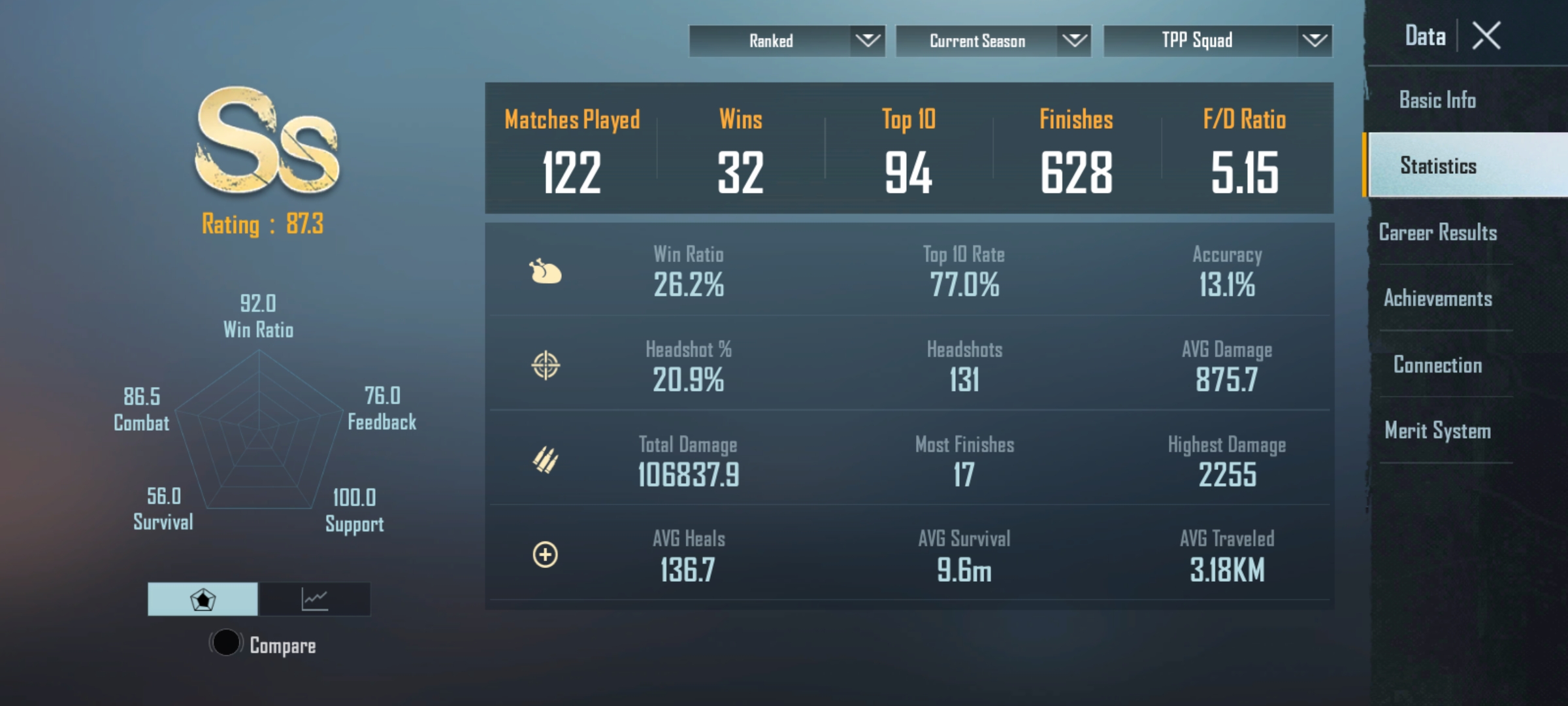Viewport: 1568px width, 706px height.
Task: Open the Career Results tab
Action: pos(1437,233)
